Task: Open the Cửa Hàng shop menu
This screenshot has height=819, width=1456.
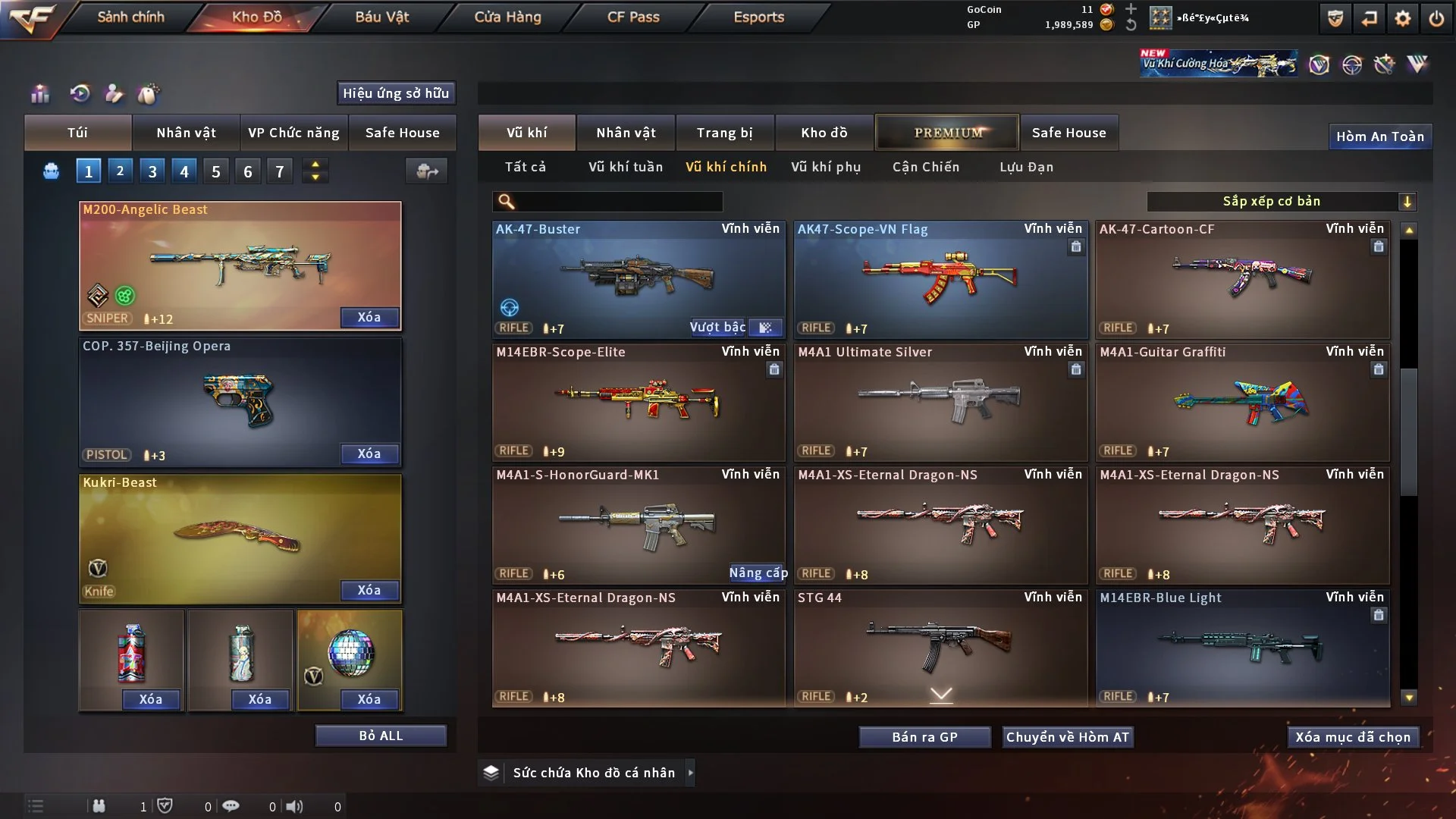Action: click(x=507, y=17)
